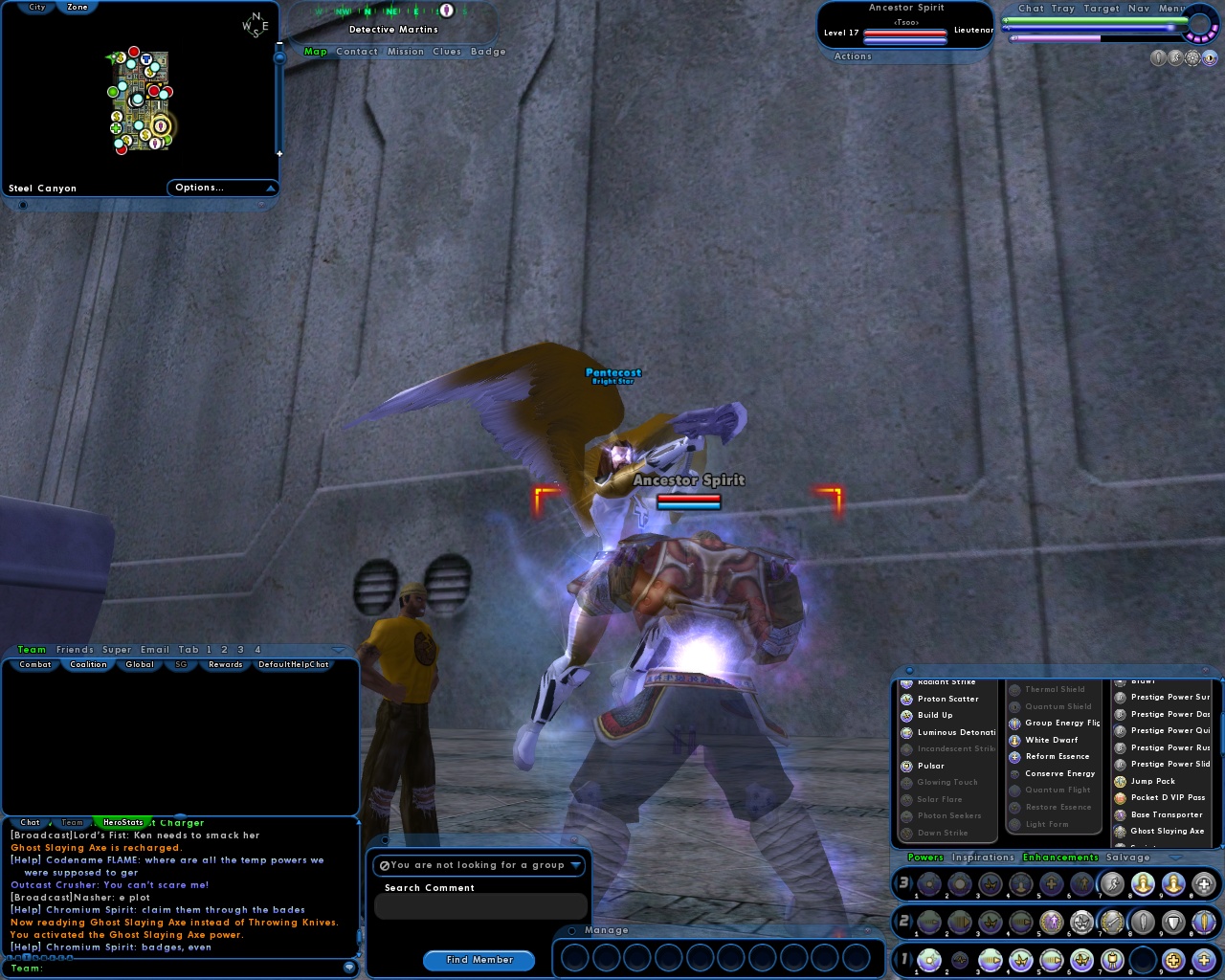Toggle the Tray window from the top-right bar
The image size is (1225, 980).
click(x=1063, y=8)
